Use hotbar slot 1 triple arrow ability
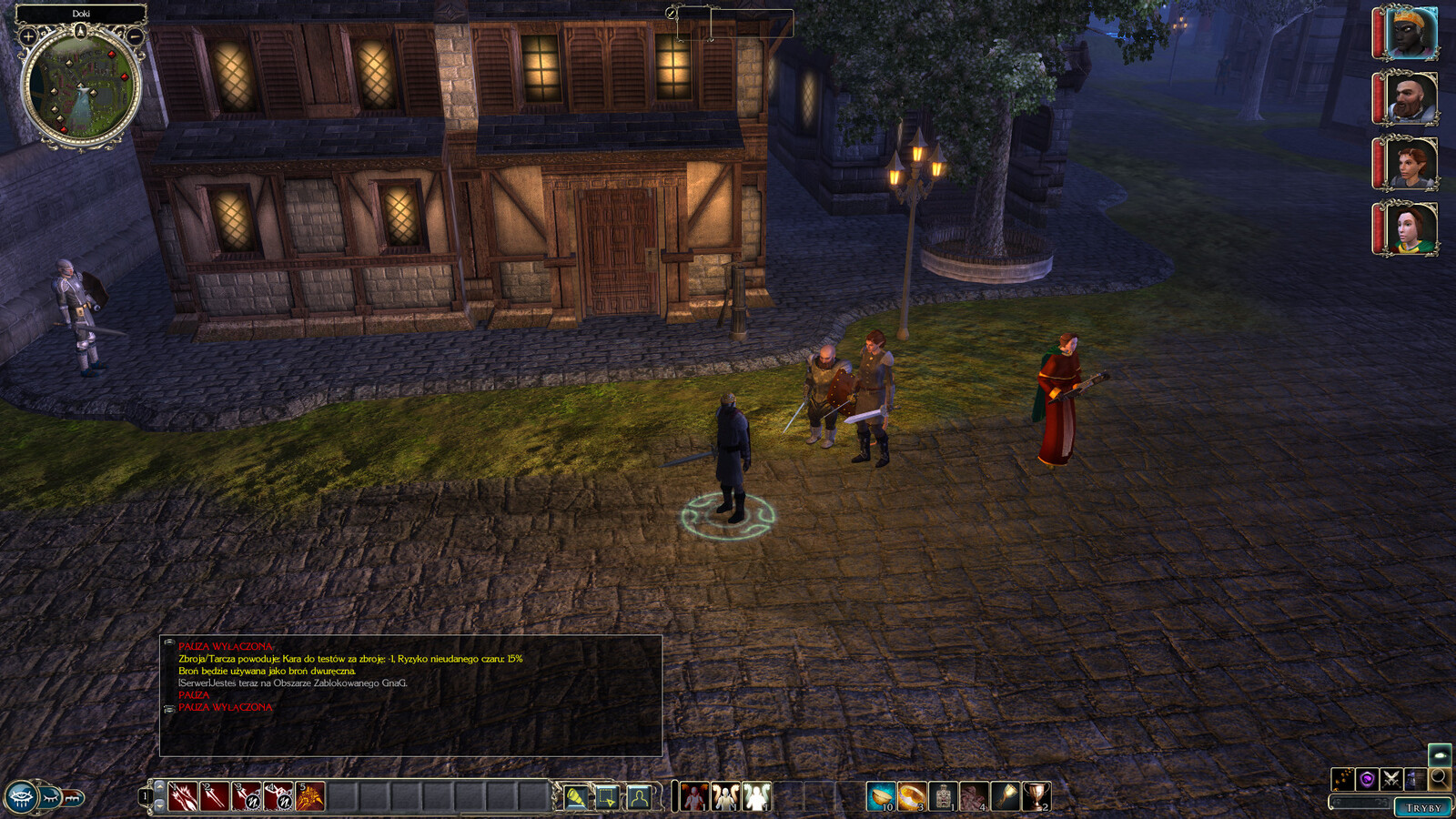The height and width of the screenshot is (819, 1456). 183,797
